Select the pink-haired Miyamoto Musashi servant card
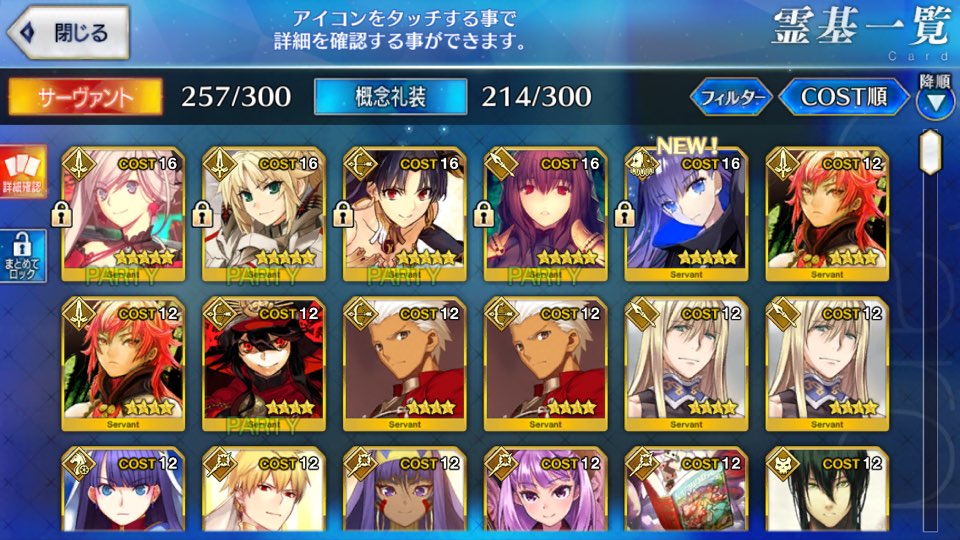Viewport: 960px width, 540px height. (123, 212)
